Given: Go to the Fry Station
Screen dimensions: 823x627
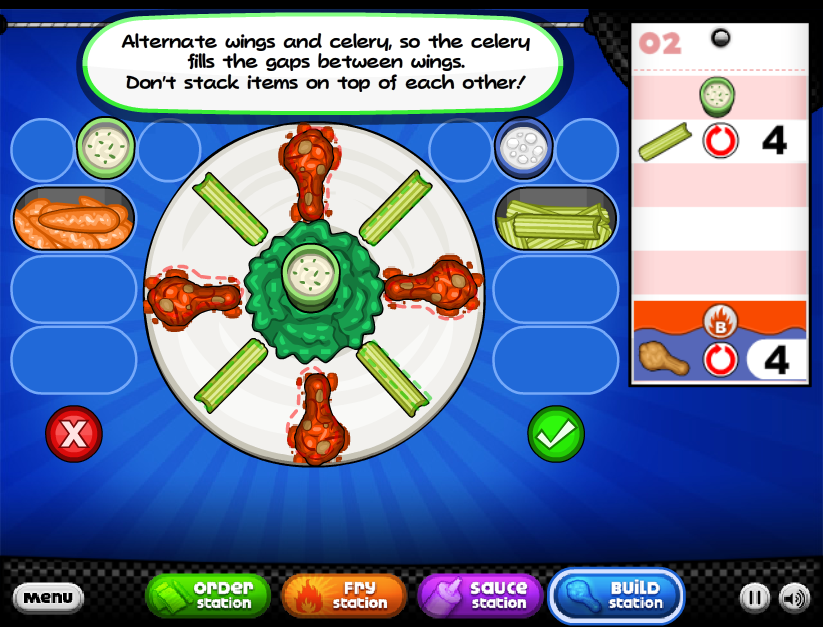Looking at the screenshot, I should (x=344, y=595).
